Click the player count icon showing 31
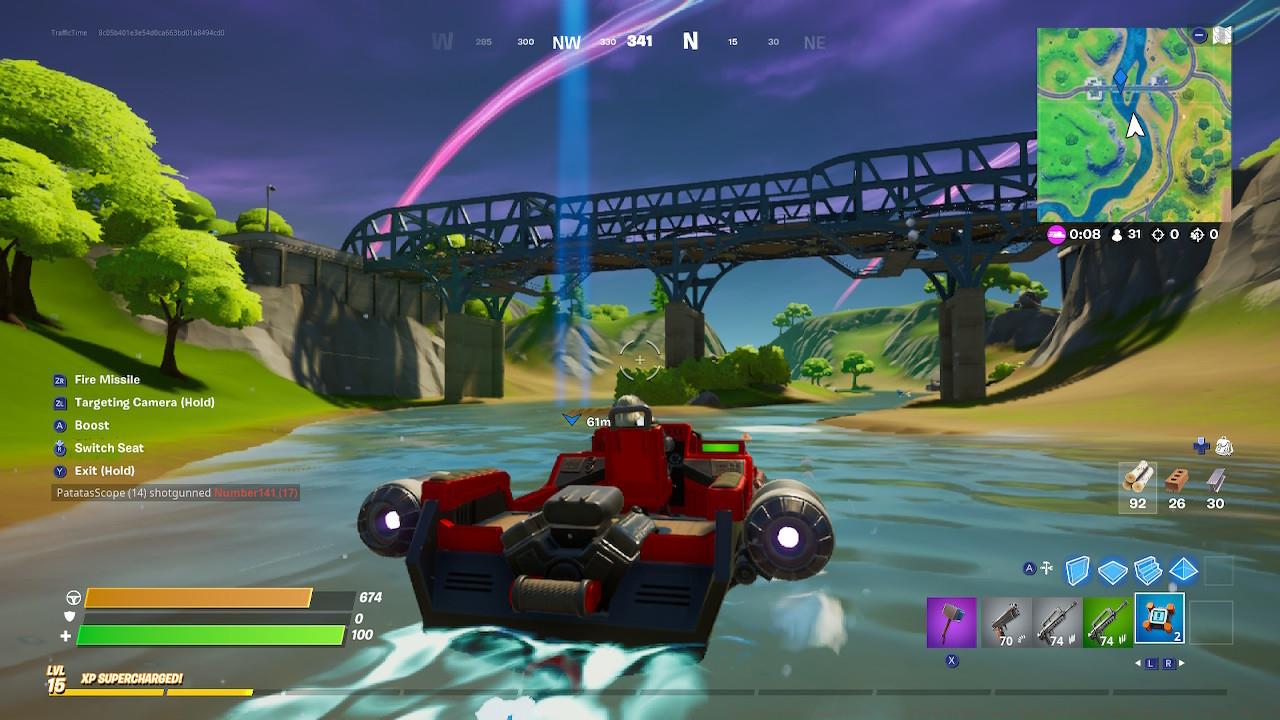1280x720 pixels. (1115, 234)
